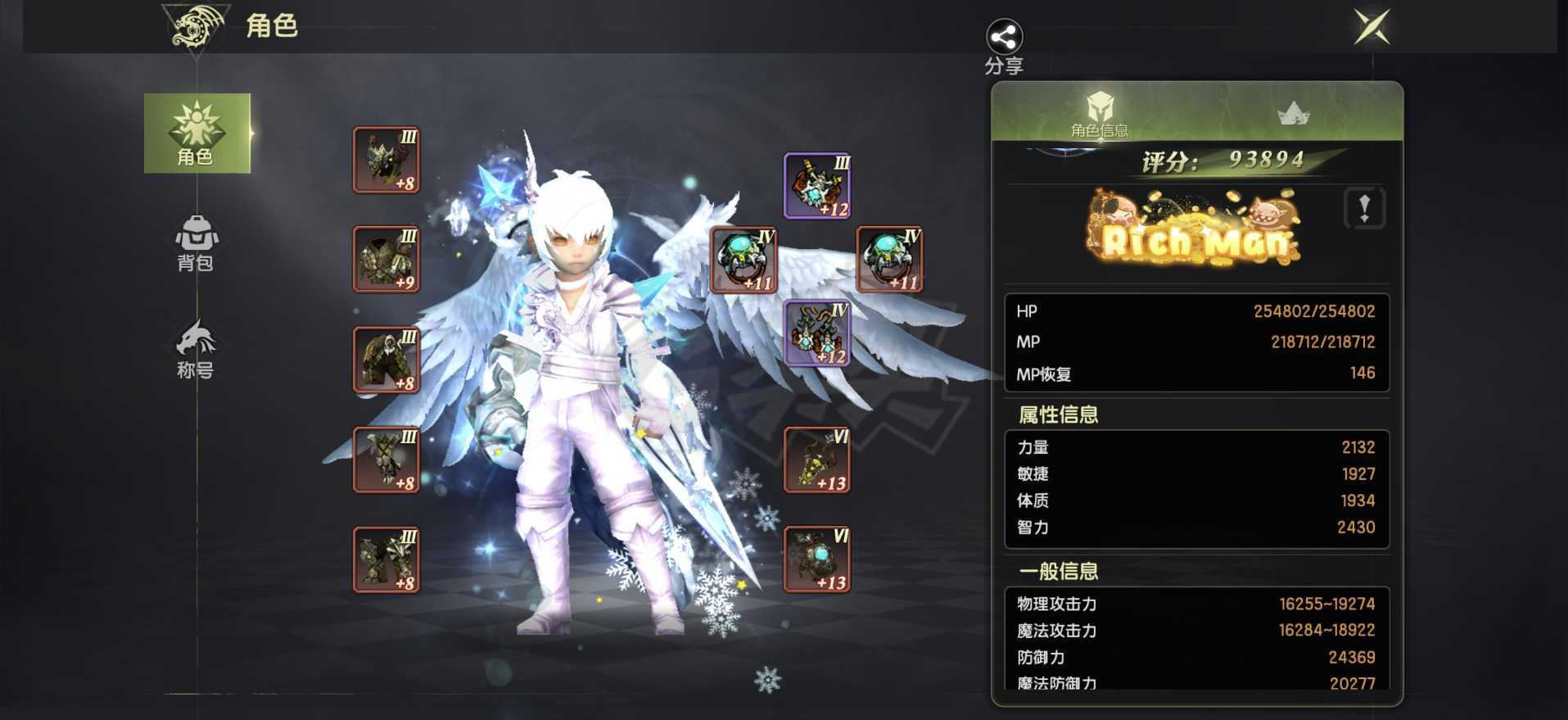The image size is (1568, 720).
Task: Open the +13 main weapon slot
Action: [817, 460]
